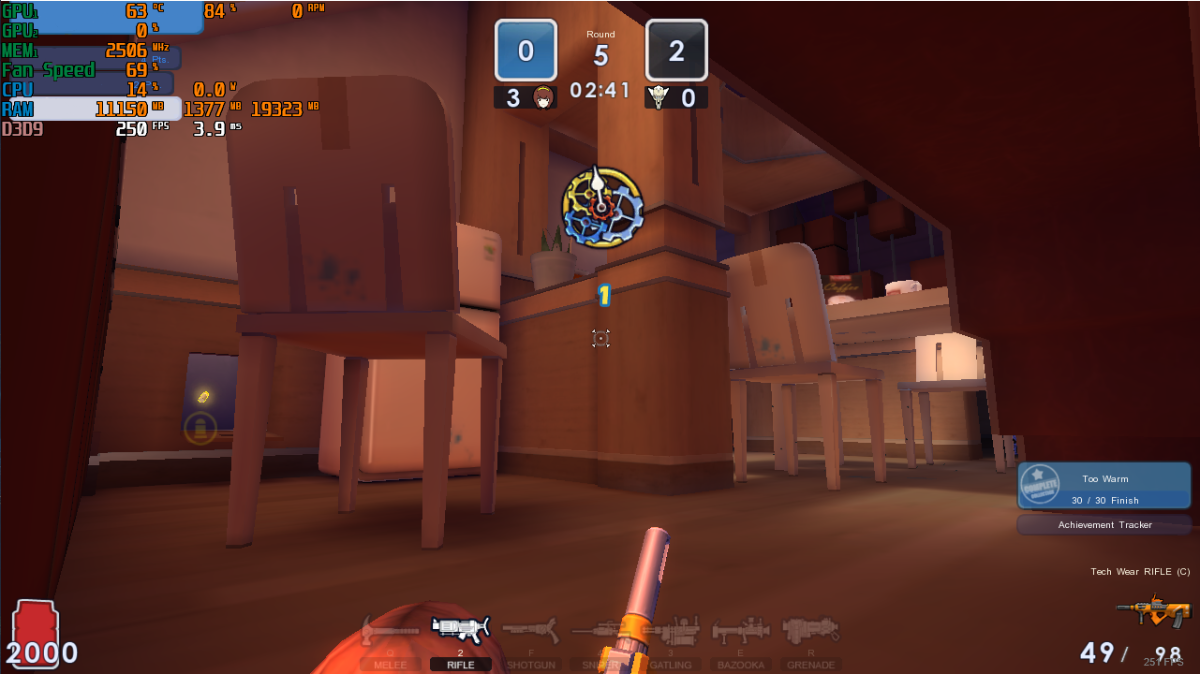
Task: Click the Too Warm achievement panel
Action: [1104, 486]
